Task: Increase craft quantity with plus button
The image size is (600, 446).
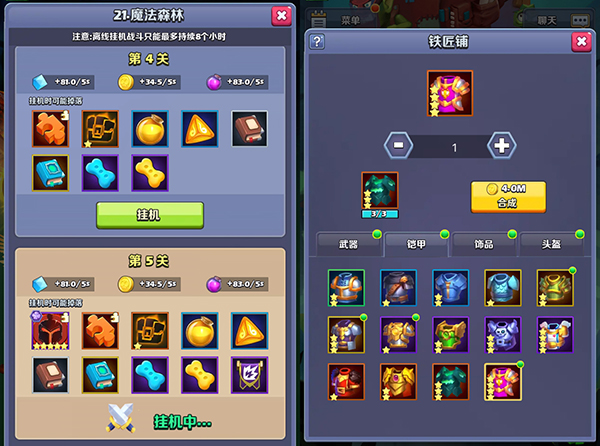Action: point(501,145)
